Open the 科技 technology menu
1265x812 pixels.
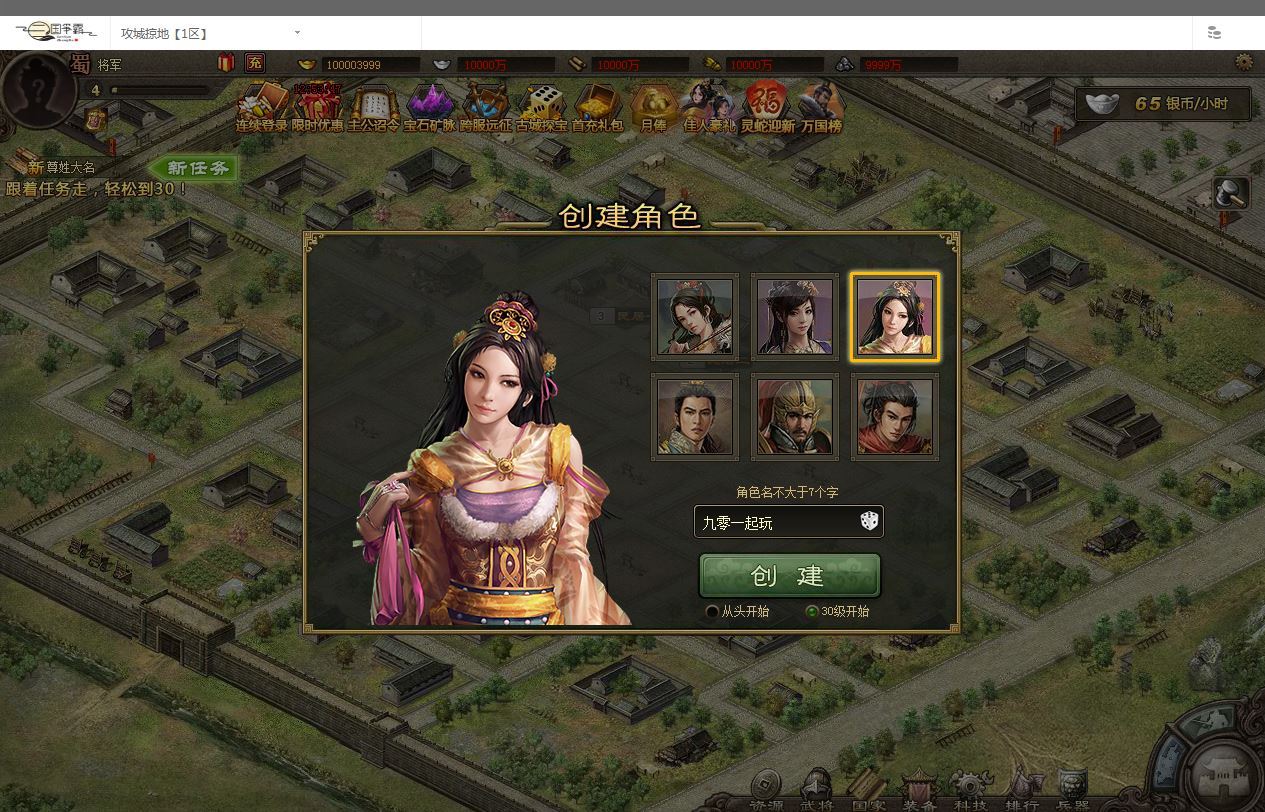pyautogui.click(x=969, y=796)
